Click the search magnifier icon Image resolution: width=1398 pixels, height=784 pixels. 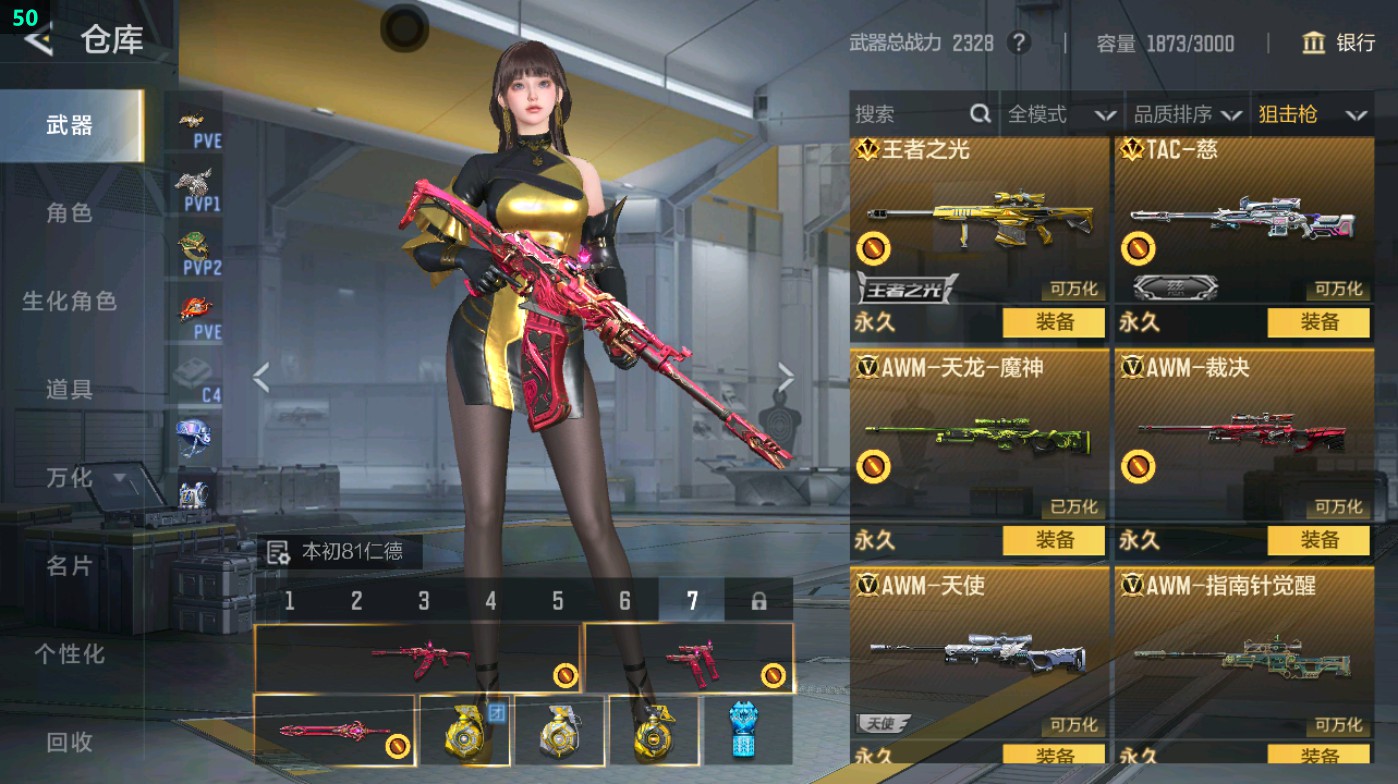[980, 113]
